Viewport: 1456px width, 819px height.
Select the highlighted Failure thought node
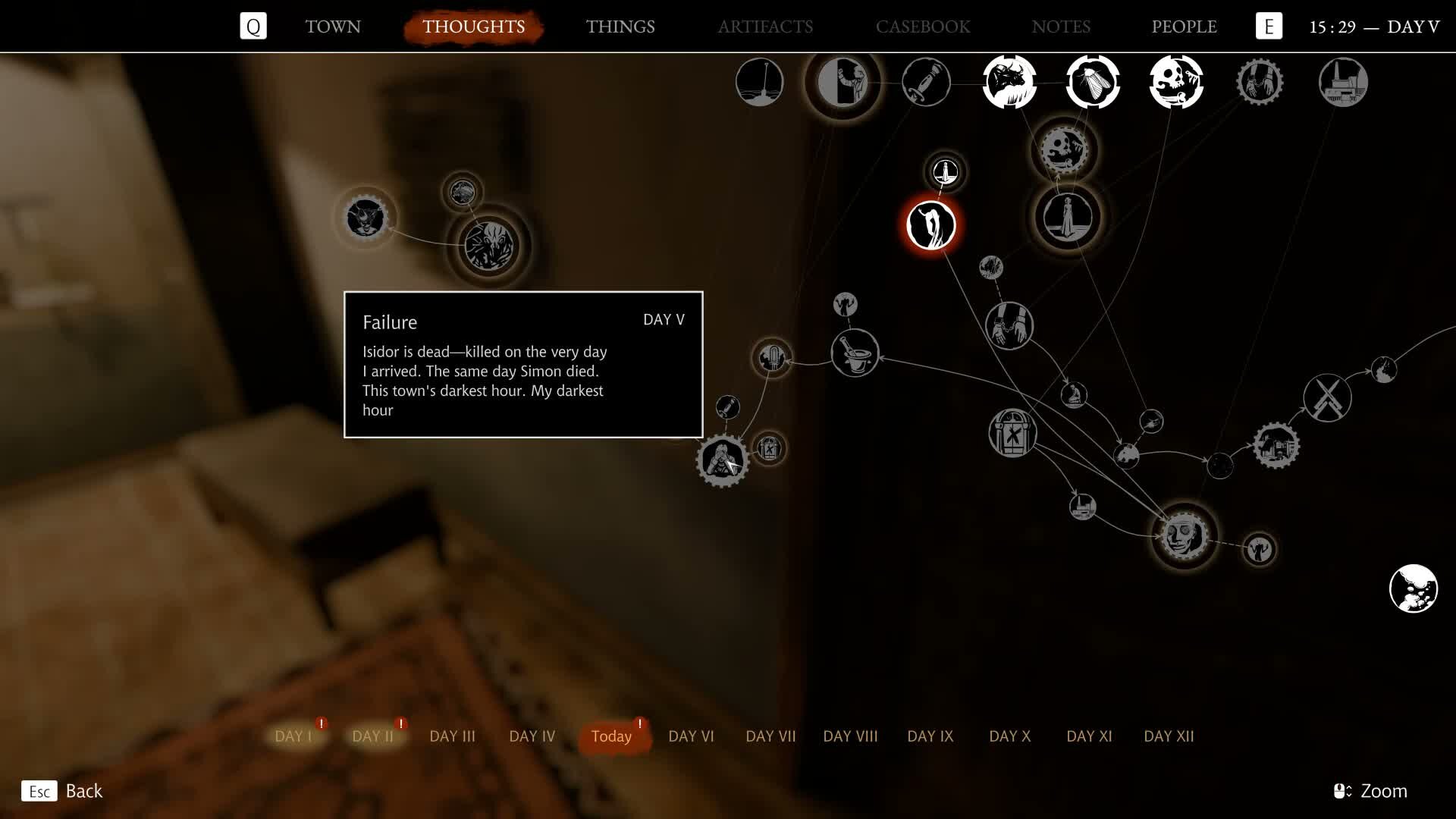(x=931, y=225)
